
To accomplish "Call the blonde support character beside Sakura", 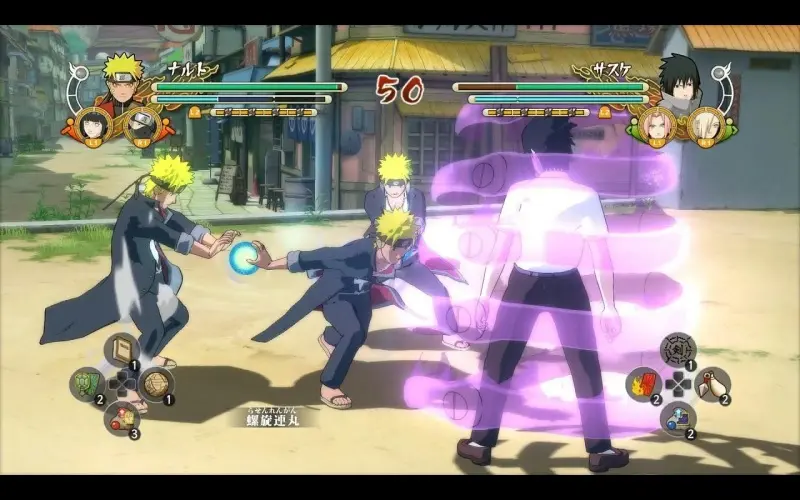I will (x=706, y=124).
